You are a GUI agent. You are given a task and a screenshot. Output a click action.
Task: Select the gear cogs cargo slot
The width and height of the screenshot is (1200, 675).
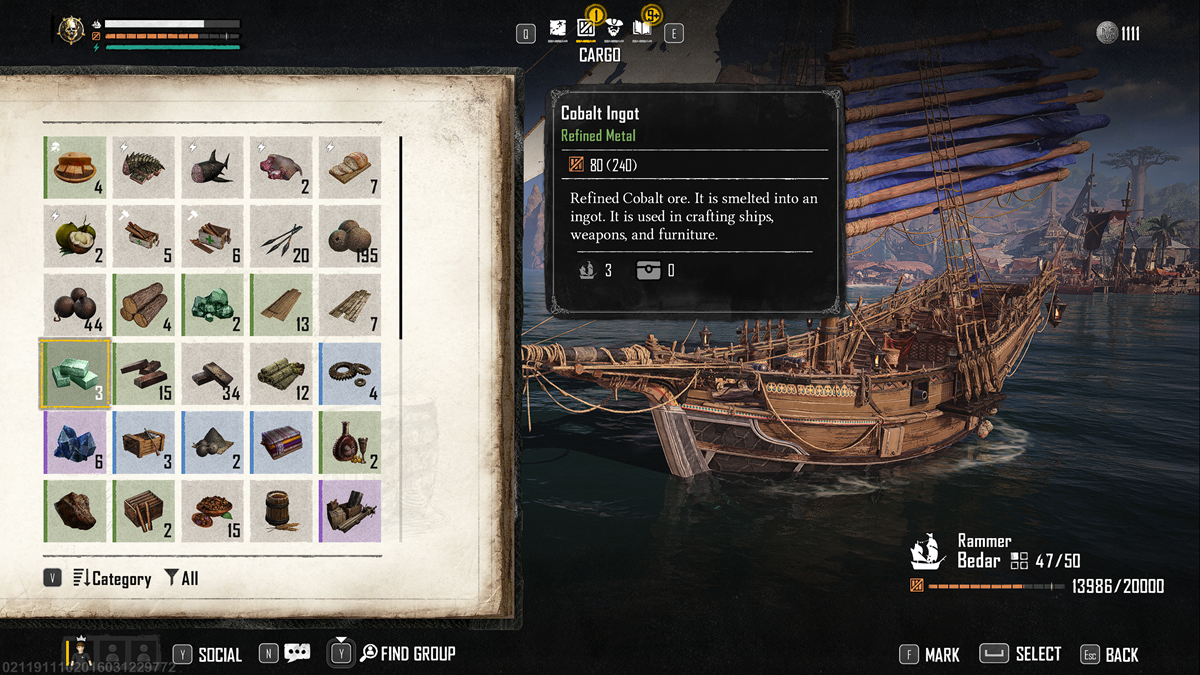click(350, 373)
